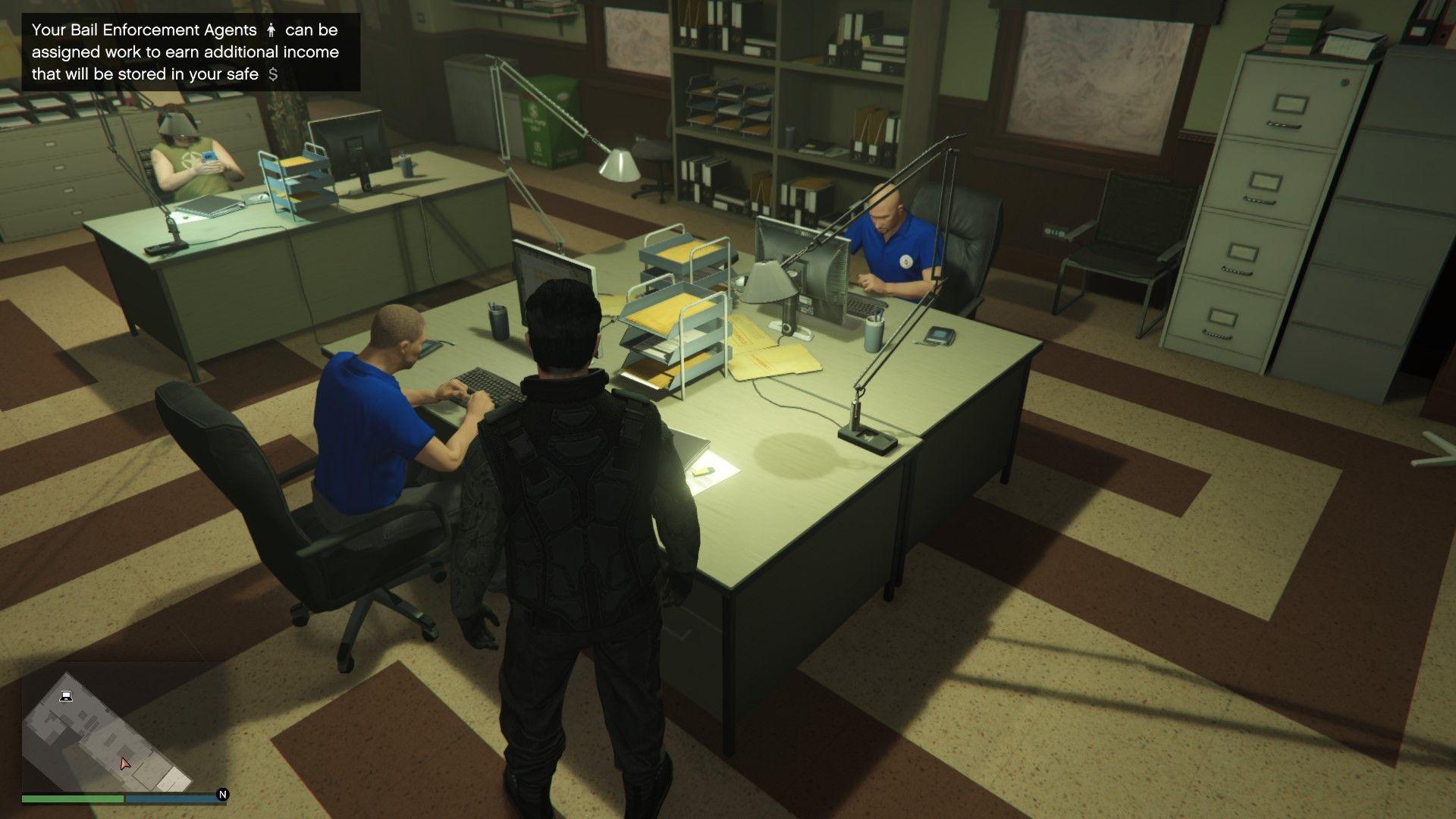Click the agent person icon in the notification

271,31
